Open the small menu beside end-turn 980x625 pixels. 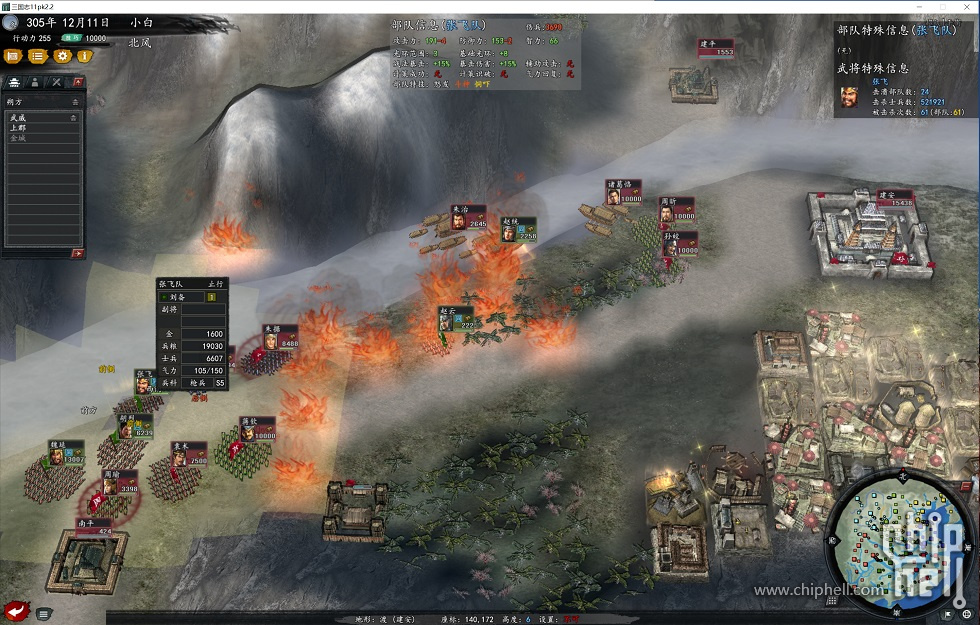[x=44, y=613]
